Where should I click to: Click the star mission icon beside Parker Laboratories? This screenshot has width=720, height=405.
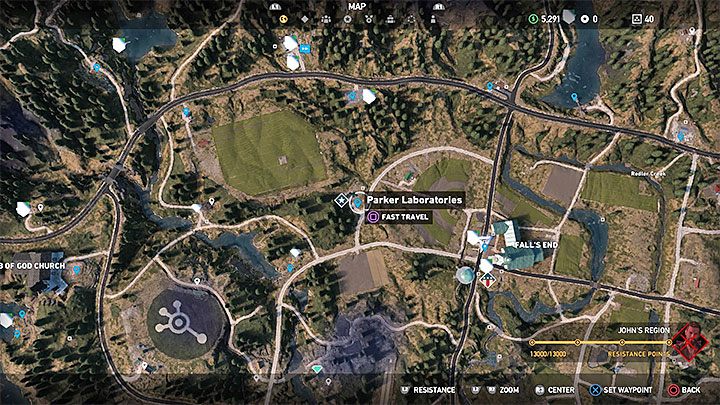pyautogui.click(x=340, y=200)
